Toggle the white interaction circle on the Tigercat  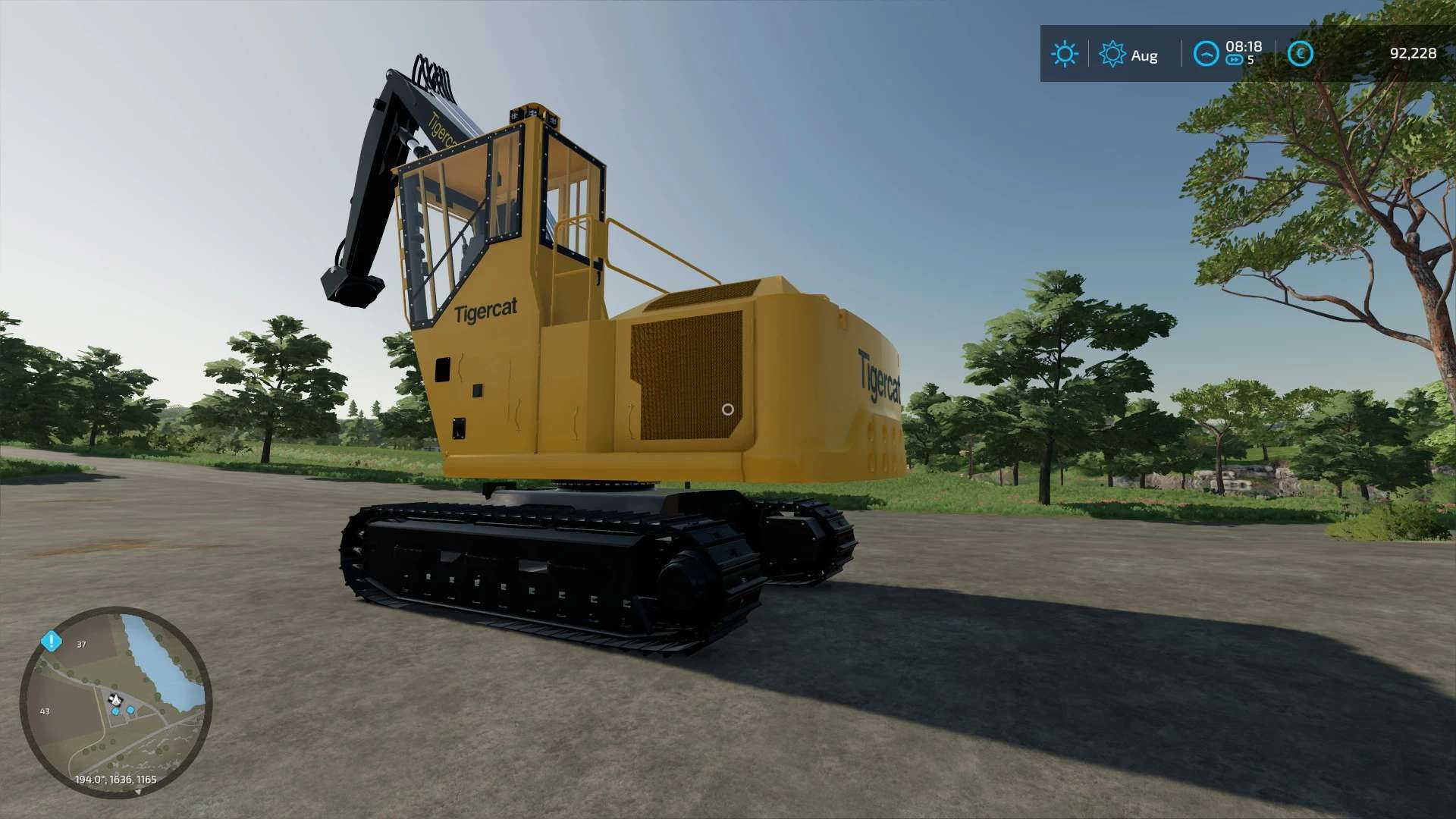click(x=726, y=409)
